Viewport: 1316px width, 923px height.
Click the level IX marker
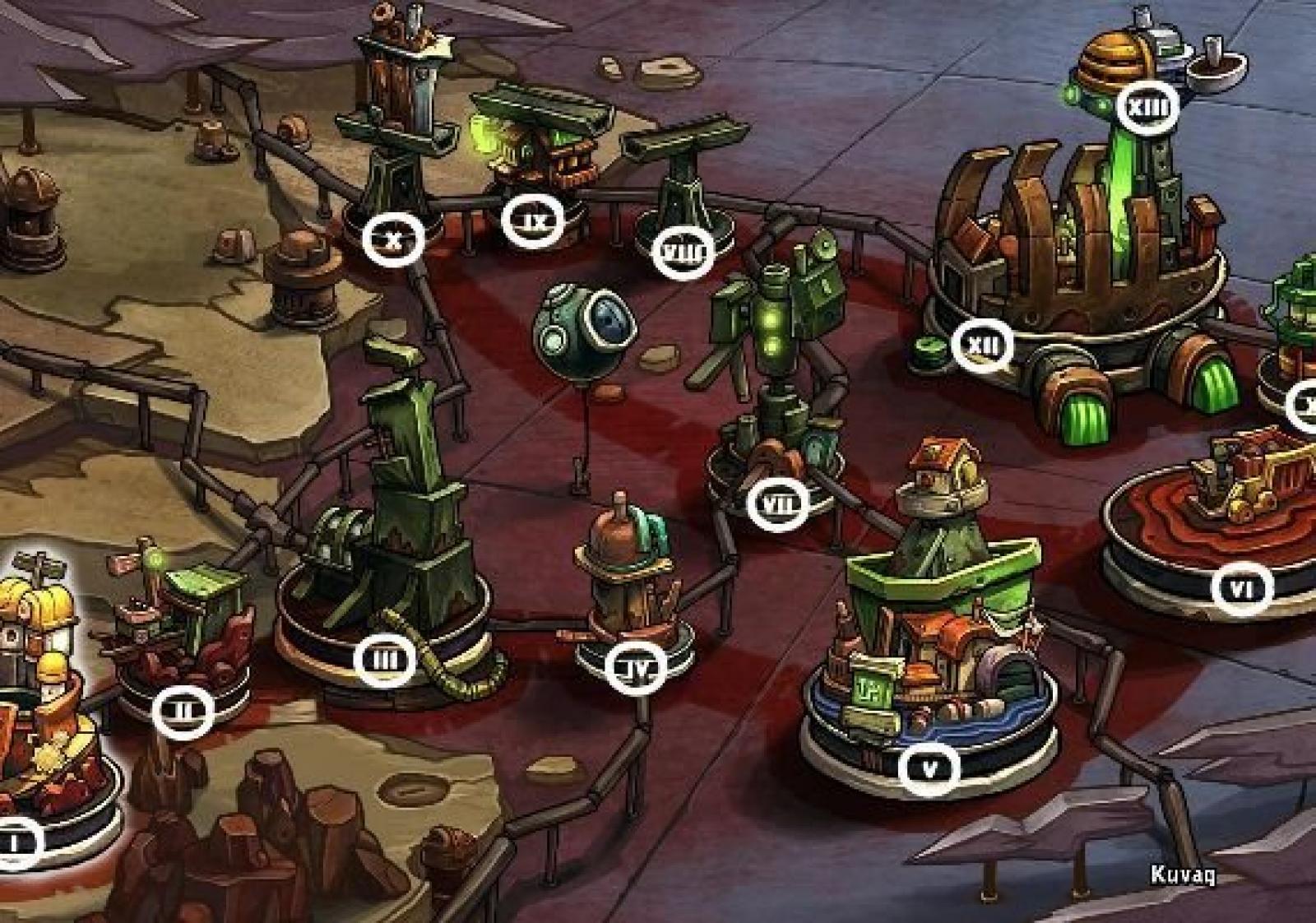click(x=534, y=220)
